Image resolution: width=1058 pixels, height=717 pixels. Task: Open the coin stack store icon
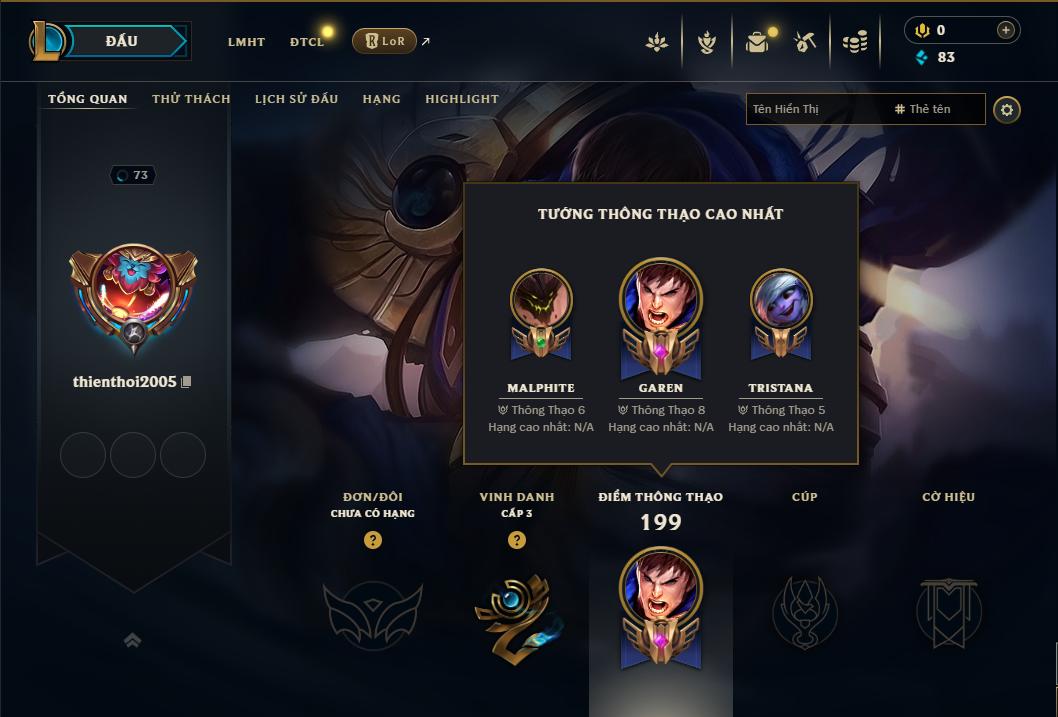(854, 42)
